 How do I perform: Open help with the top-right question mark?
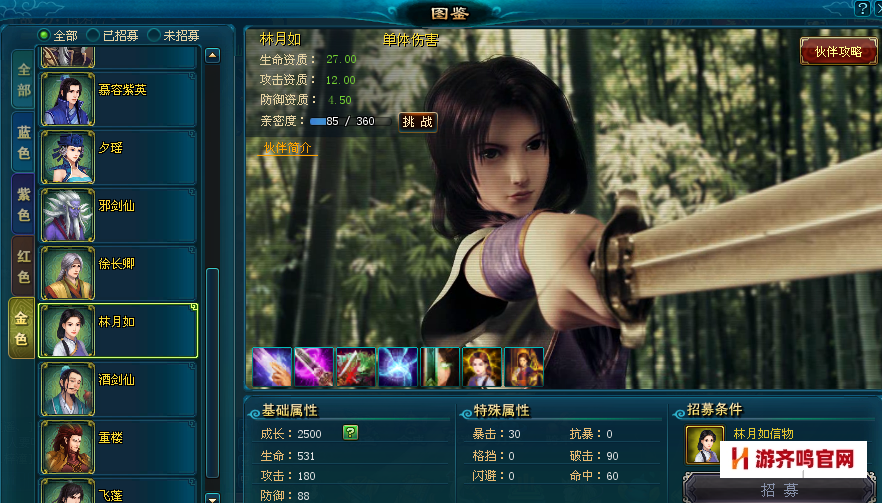(x=862, y=8)
